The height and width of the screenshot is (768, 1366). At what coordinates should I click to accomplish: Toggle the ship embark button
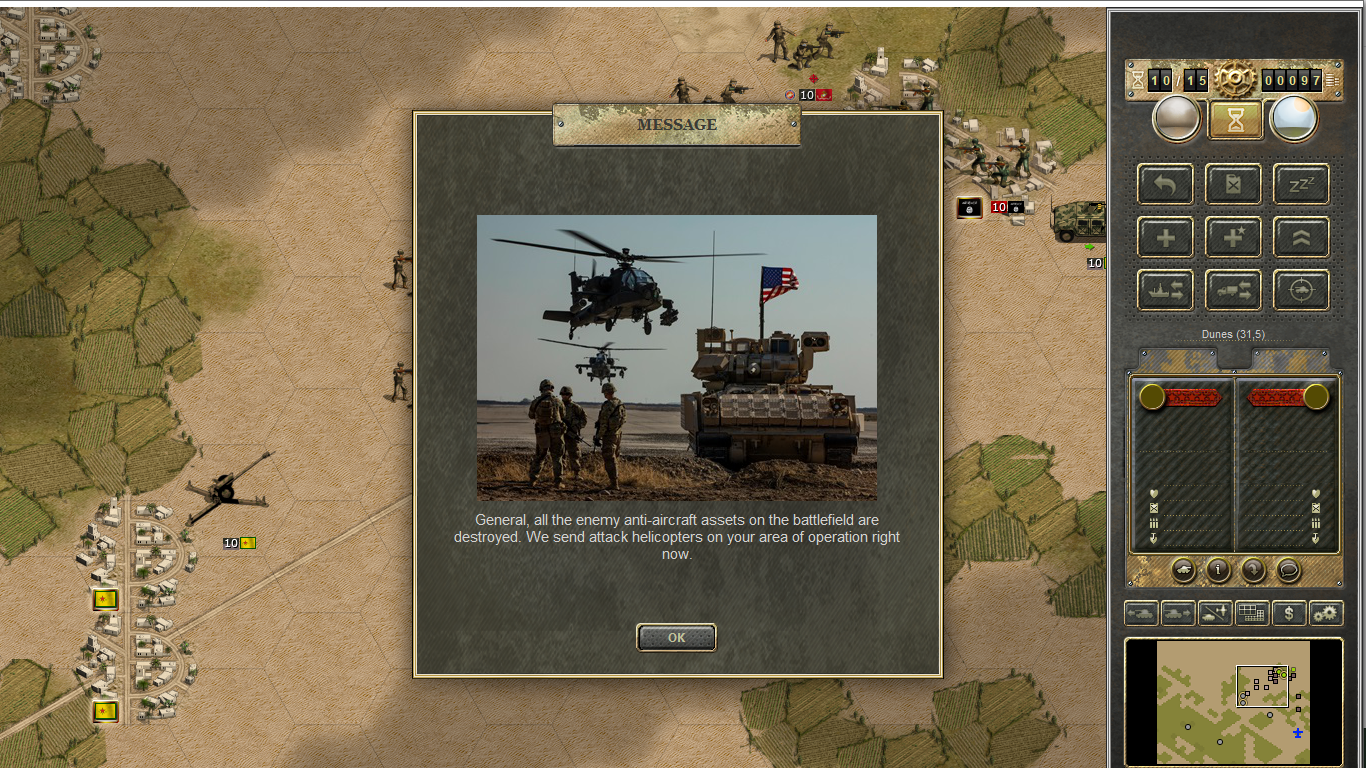click(x=1165, y=290)
